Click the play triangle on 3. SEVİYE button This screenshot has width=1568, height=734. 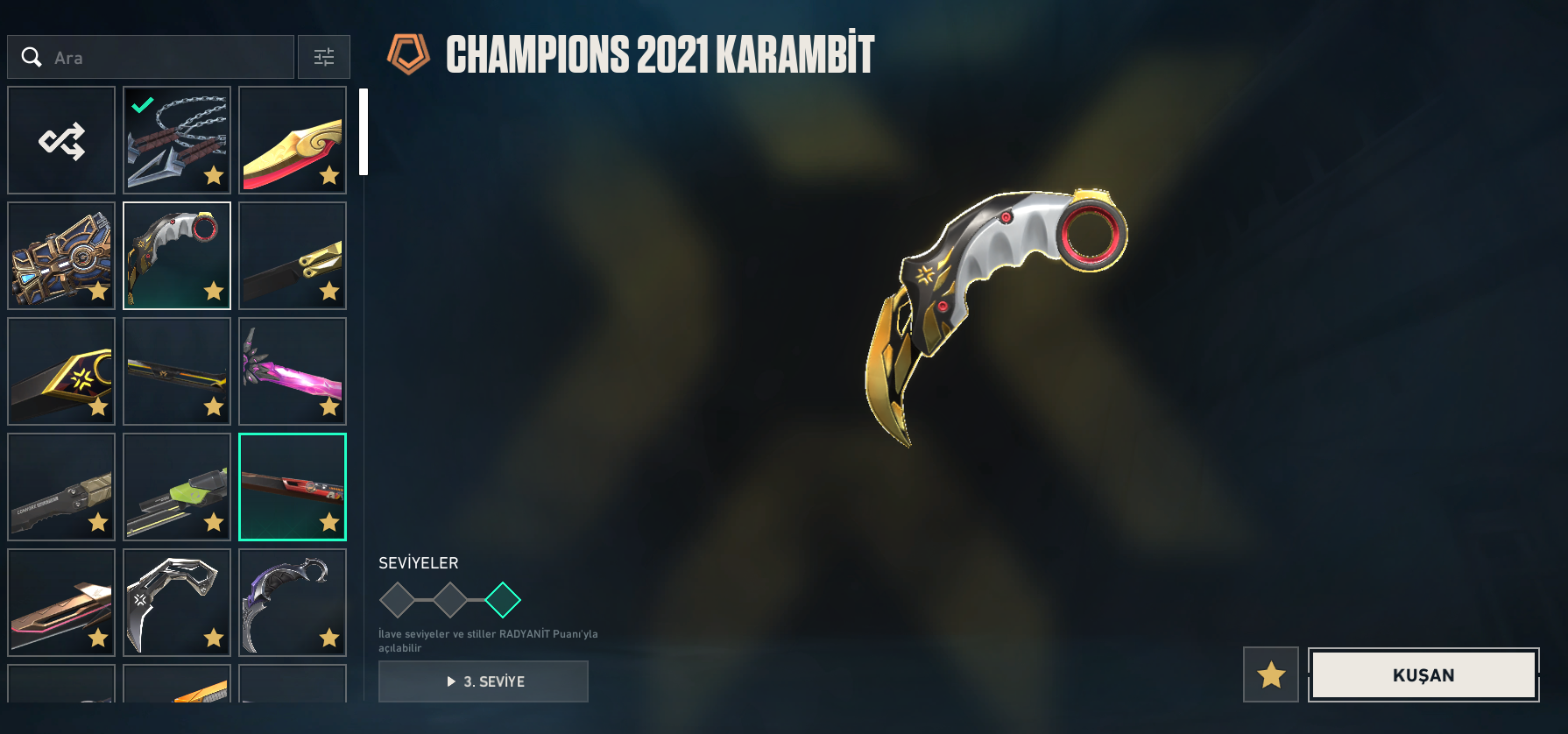pyautogui.click(x=449, y=681)
